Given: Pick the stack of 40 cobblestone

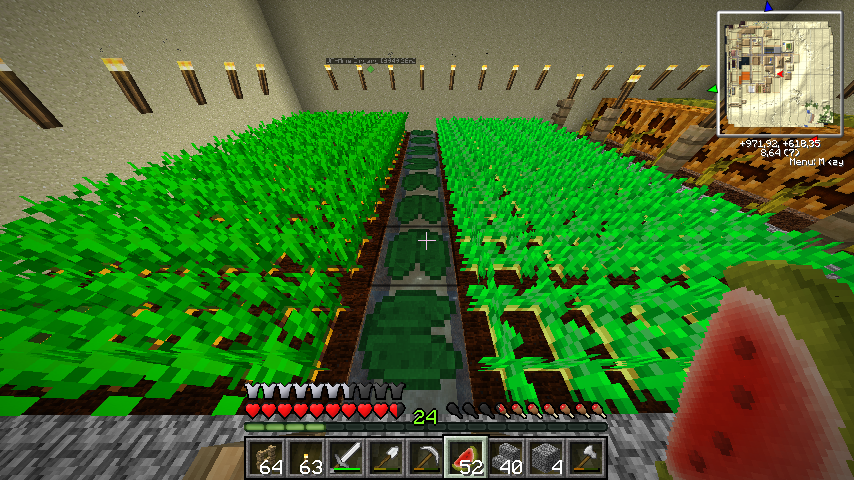Looking at the screenshot, I should tap(506, 457).
